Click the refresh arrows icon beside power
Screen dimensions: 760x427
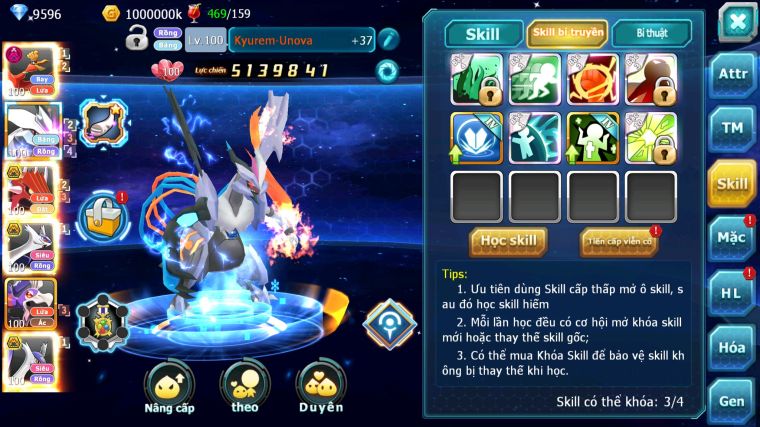386,70
